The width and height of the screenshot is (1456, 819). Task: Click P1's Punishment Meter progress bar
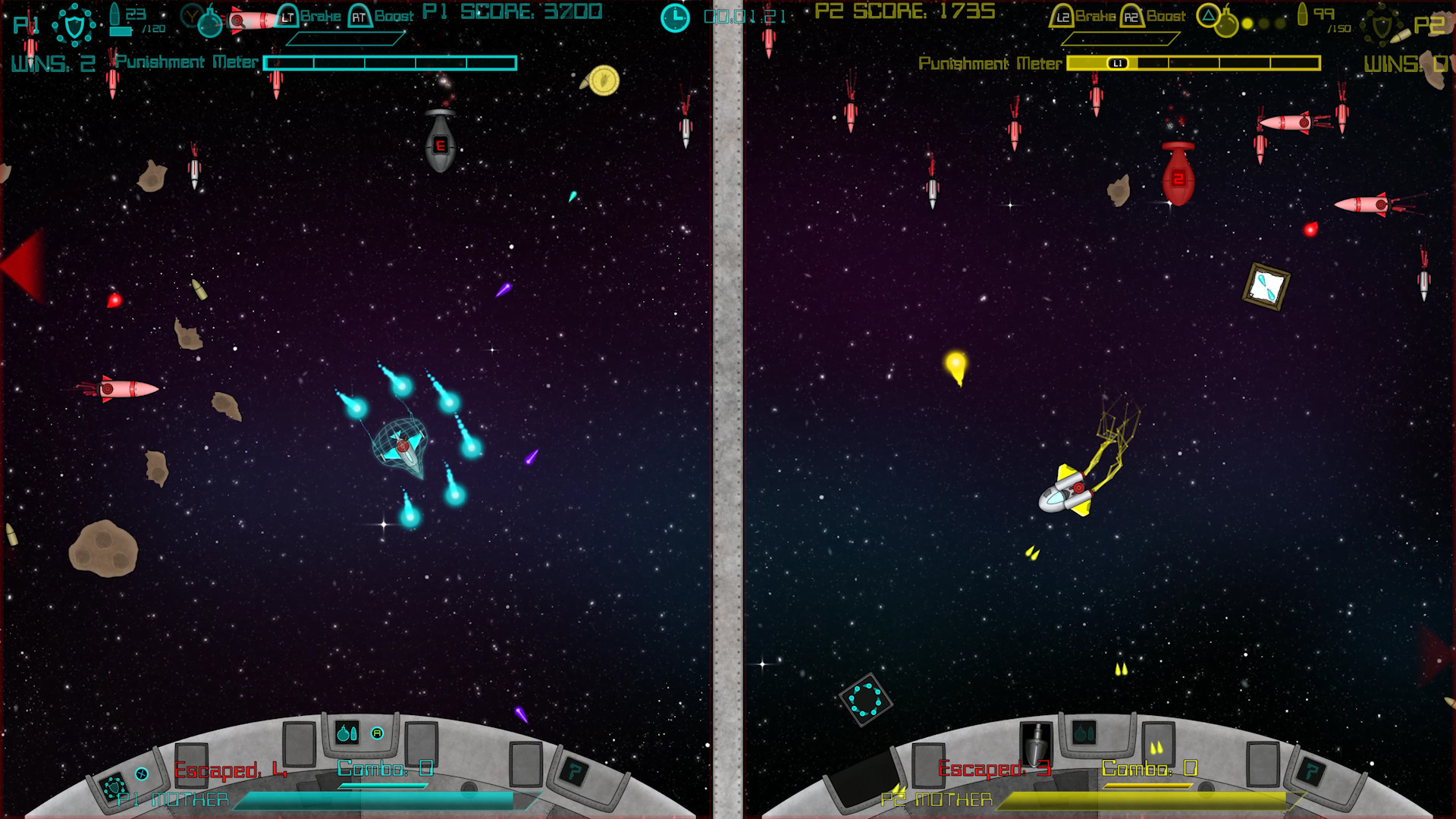click(391, 64)
